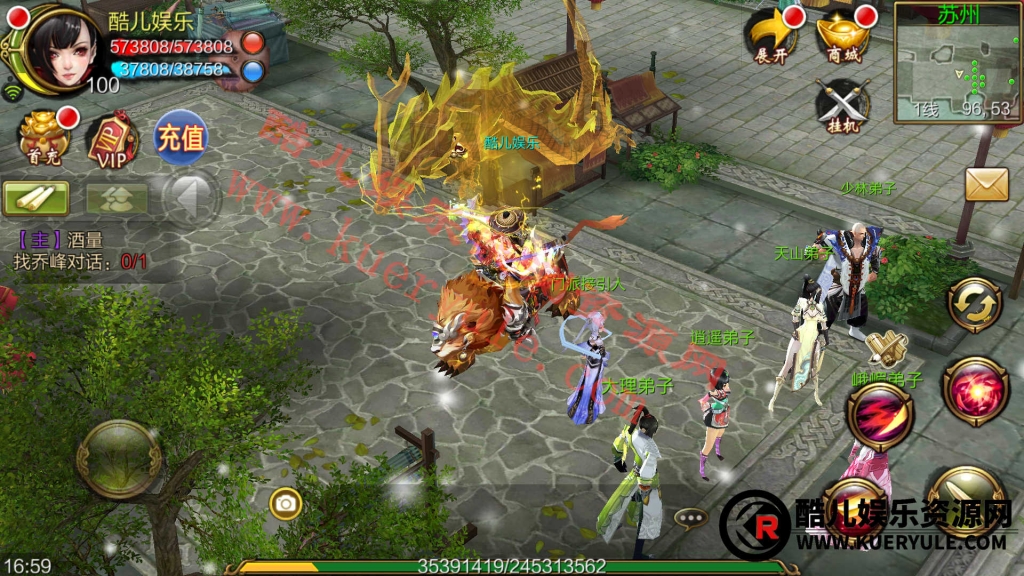Collapse the quest panel with the arrow
1024x576 pixels.
189,196
